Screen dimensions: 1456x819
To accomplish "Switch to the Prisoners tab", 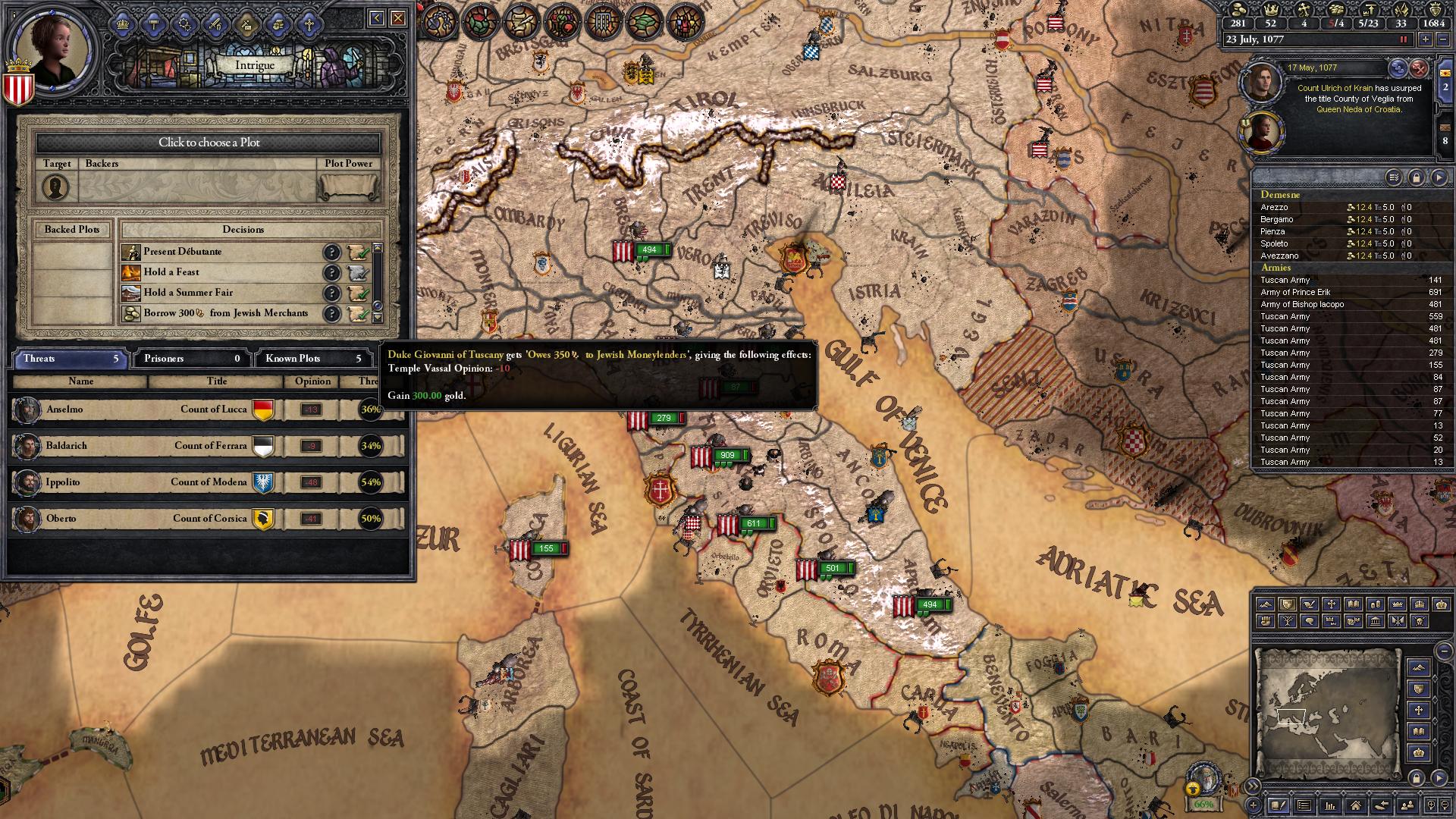I will coord(190,358).
